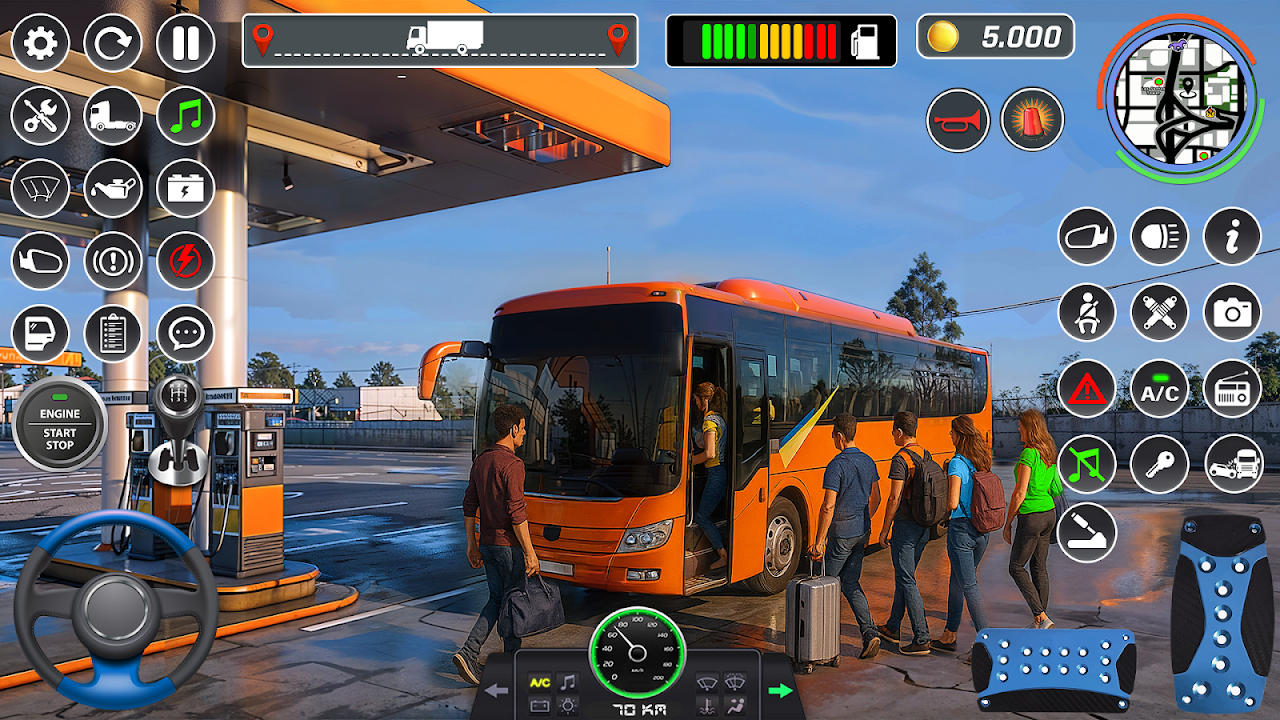Switch view with the camera button
The width and height of the screenshot is (1280, 720).
[1232, 312]
